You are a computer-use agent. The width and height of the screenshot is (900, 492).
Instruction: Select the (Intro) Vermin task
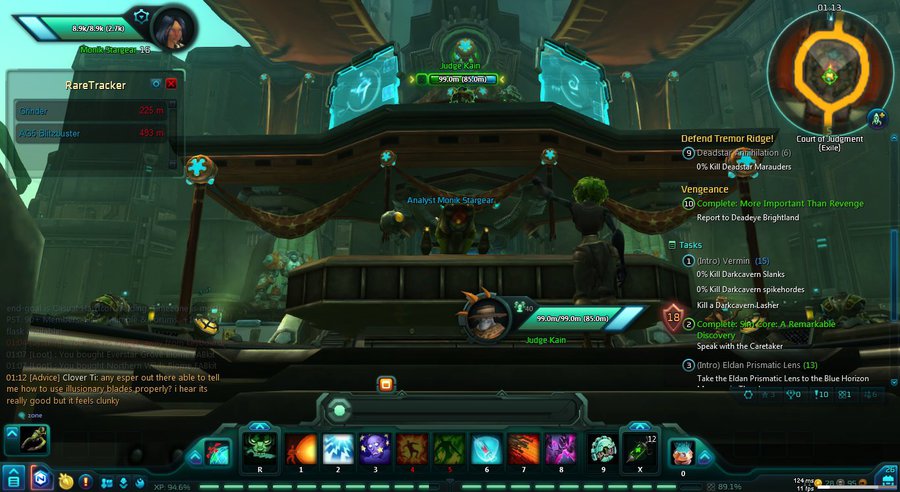point(724,260)
